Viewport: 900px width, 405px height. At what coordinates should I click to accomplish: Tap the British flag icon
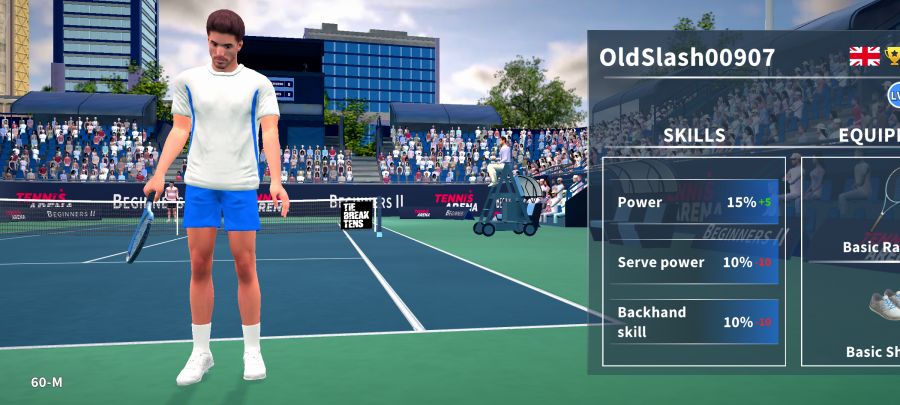864,56
